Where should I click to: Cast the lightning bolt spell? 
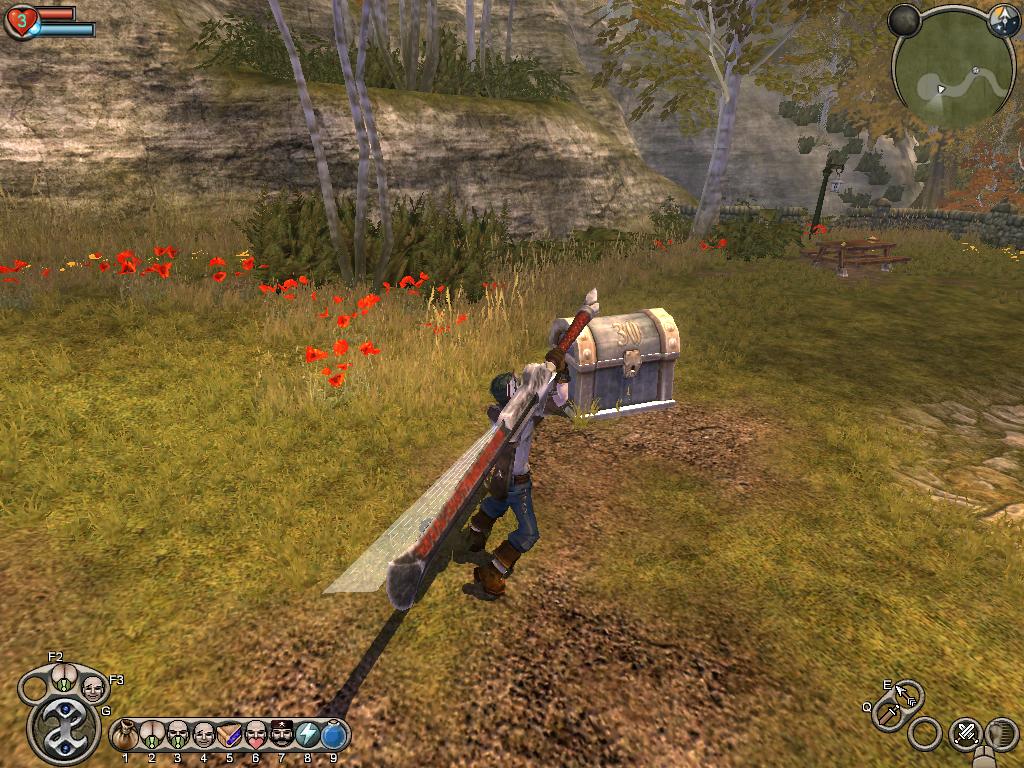(x=308, y=735)
